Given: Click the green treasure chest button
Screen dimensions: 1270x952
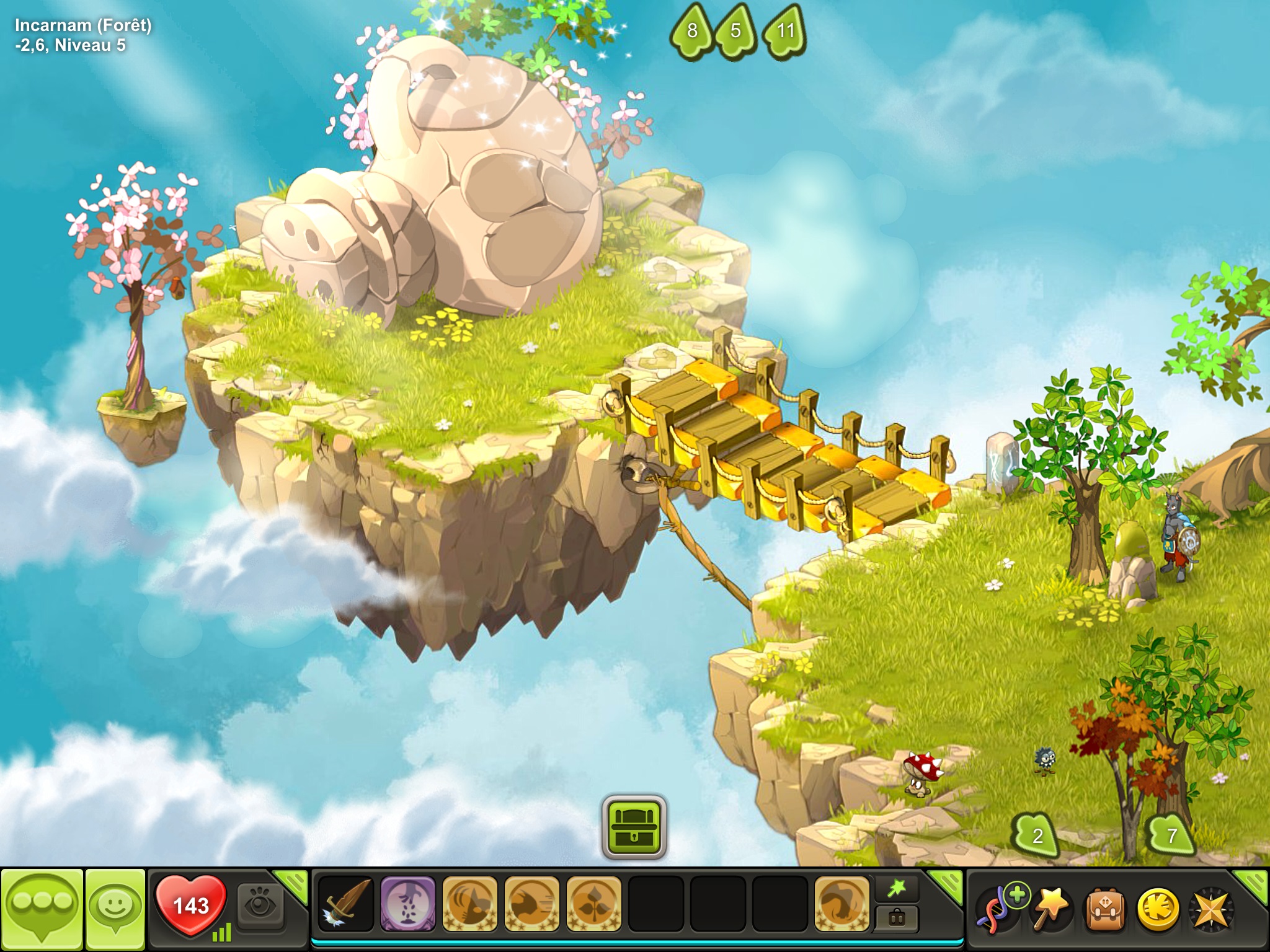Looking at the screenshot, I should [x=634, y=828].
